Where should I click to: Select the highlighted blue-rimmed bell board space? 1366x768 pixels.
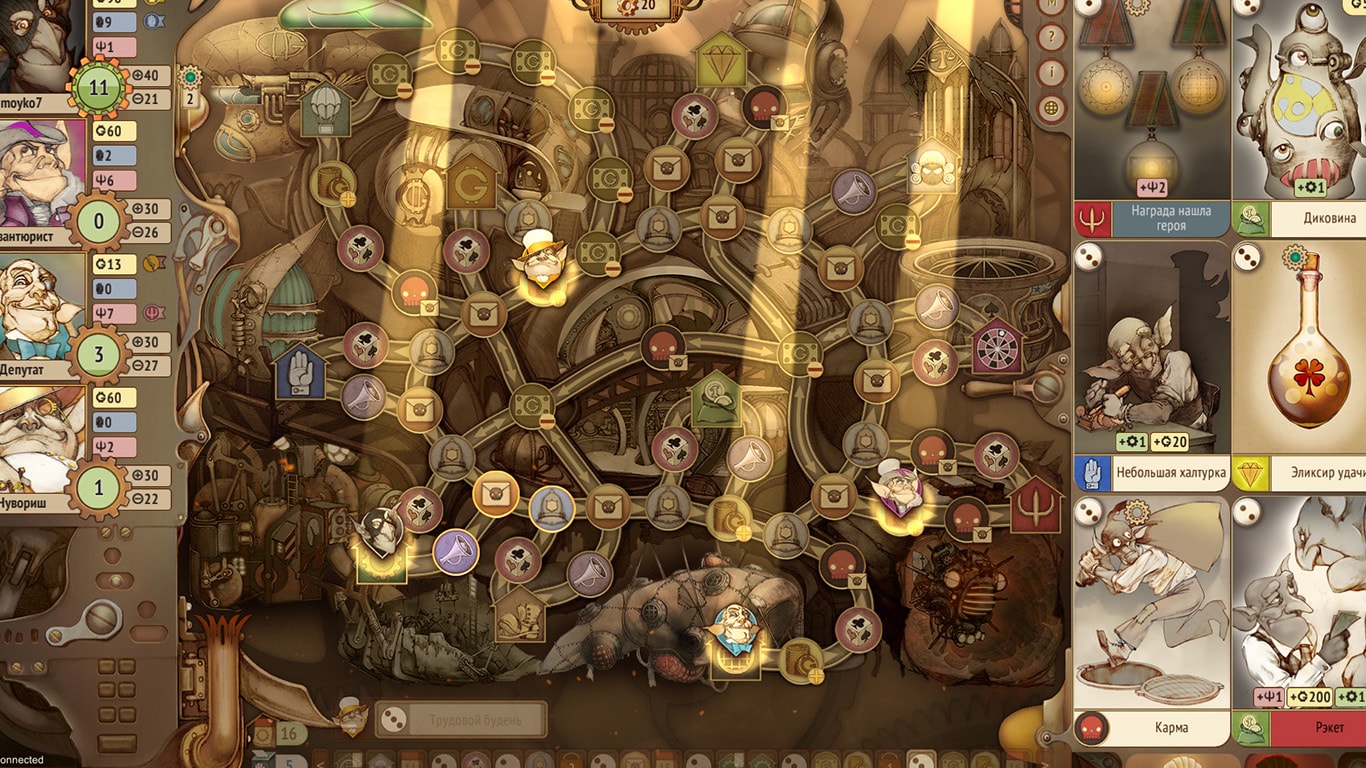[551, 508]
